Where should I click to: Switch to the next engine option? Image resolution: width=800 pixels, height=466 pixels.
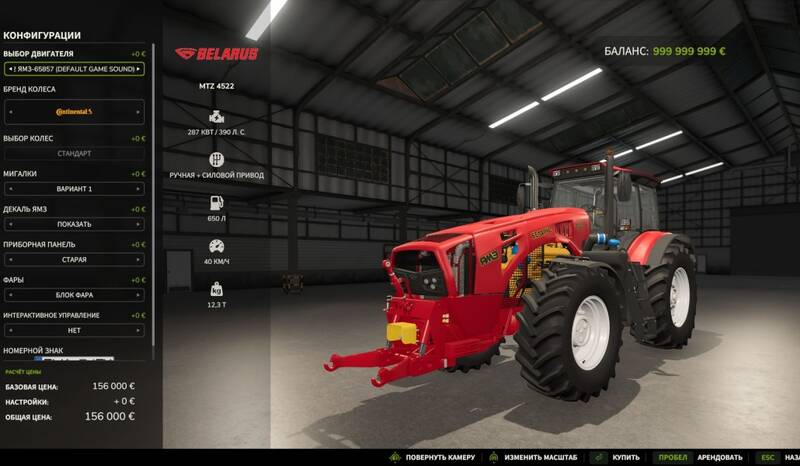[x=139, y=69]
